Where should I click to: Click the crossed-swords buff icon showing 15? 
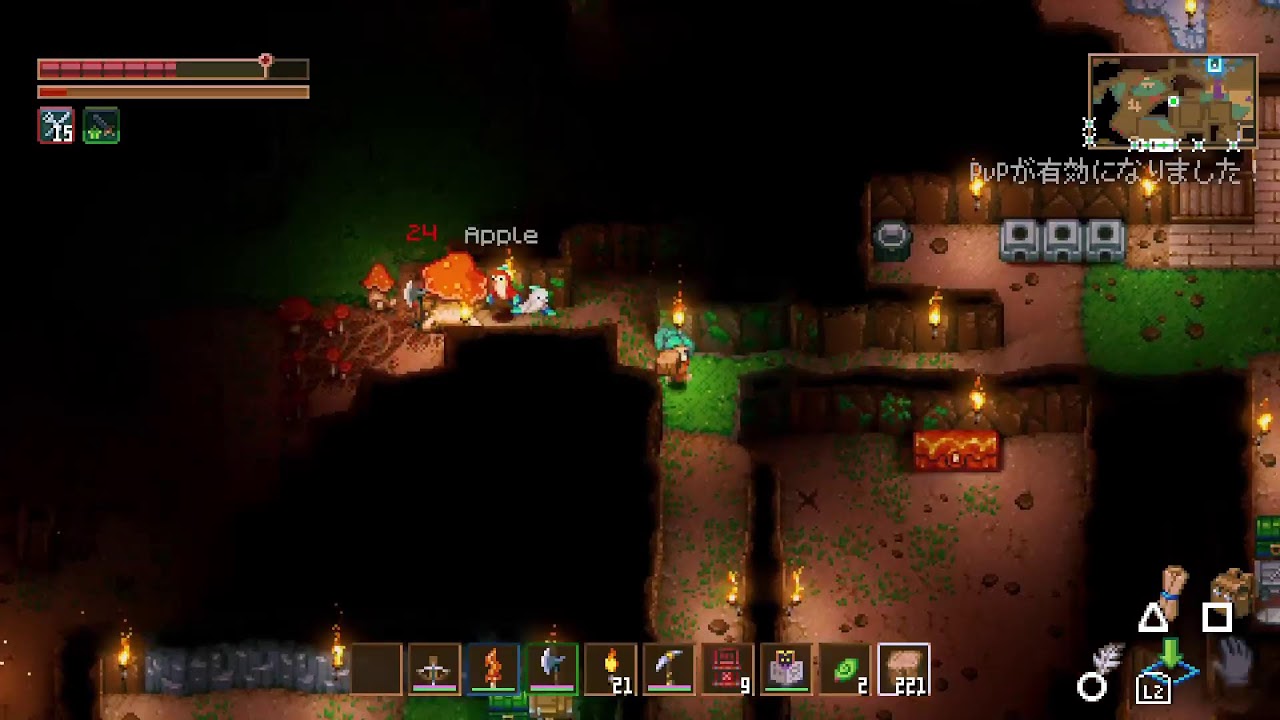coord(56,126)
